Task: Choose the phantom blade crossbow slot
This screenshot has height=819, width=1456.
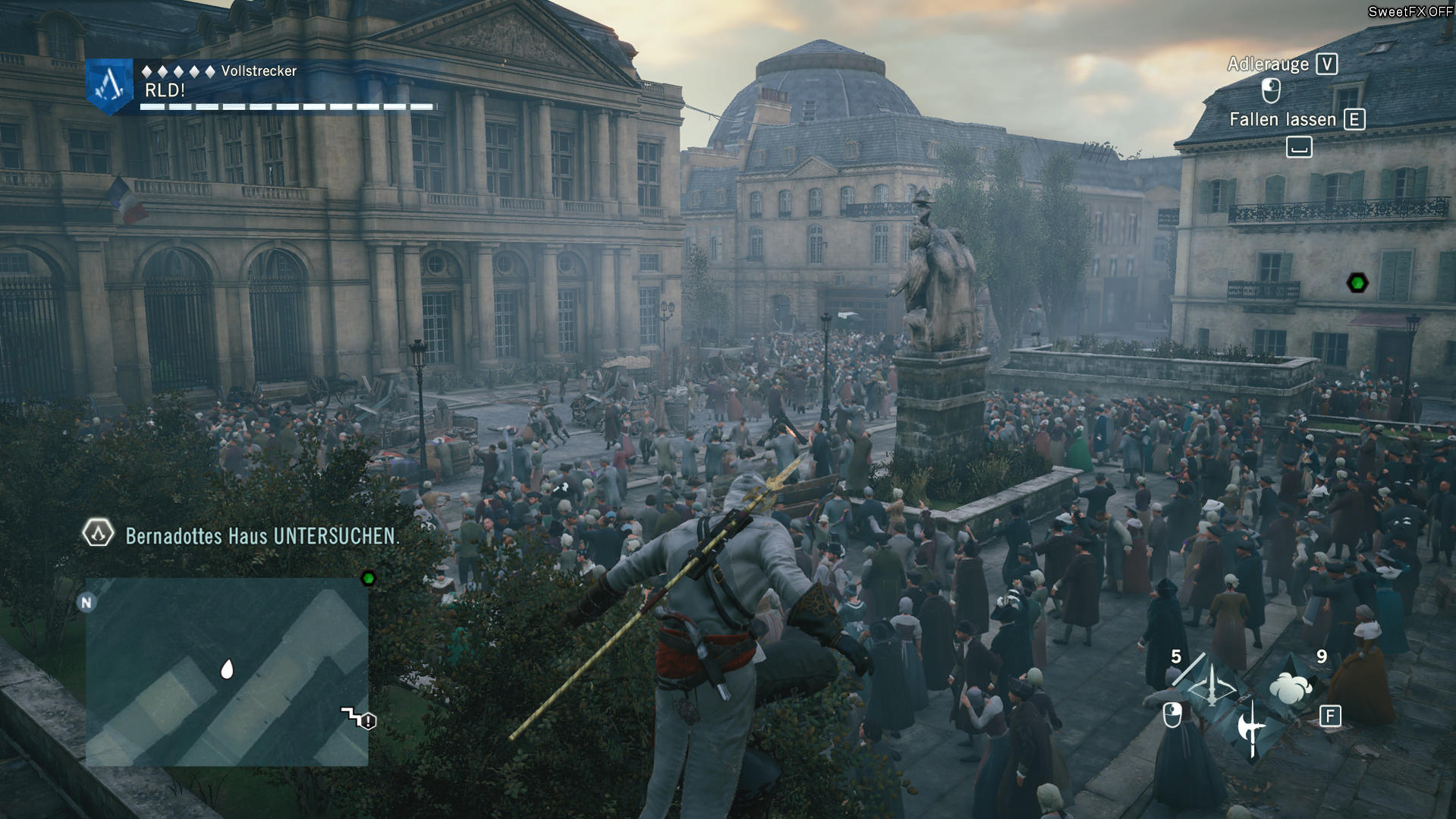Action: point(1212,687)
